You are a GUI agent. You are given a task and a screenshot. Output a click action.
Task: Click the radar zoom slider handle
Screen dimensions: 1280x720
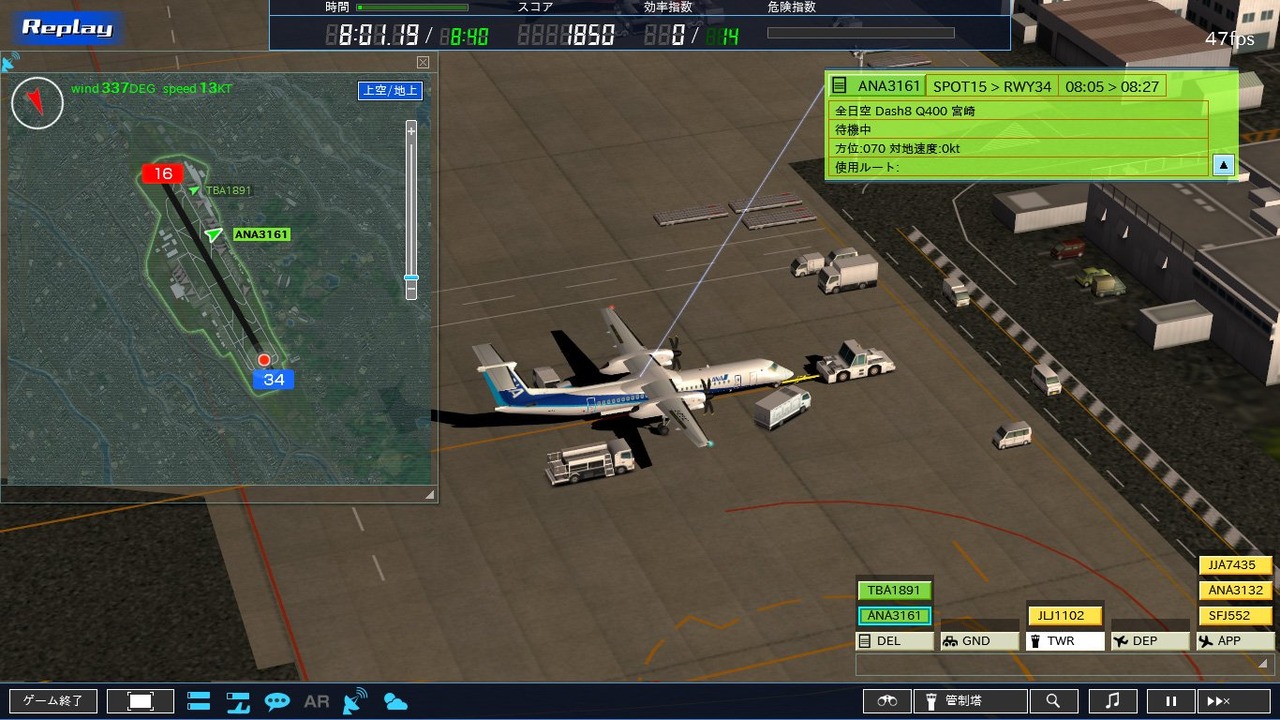coord(411,278)
